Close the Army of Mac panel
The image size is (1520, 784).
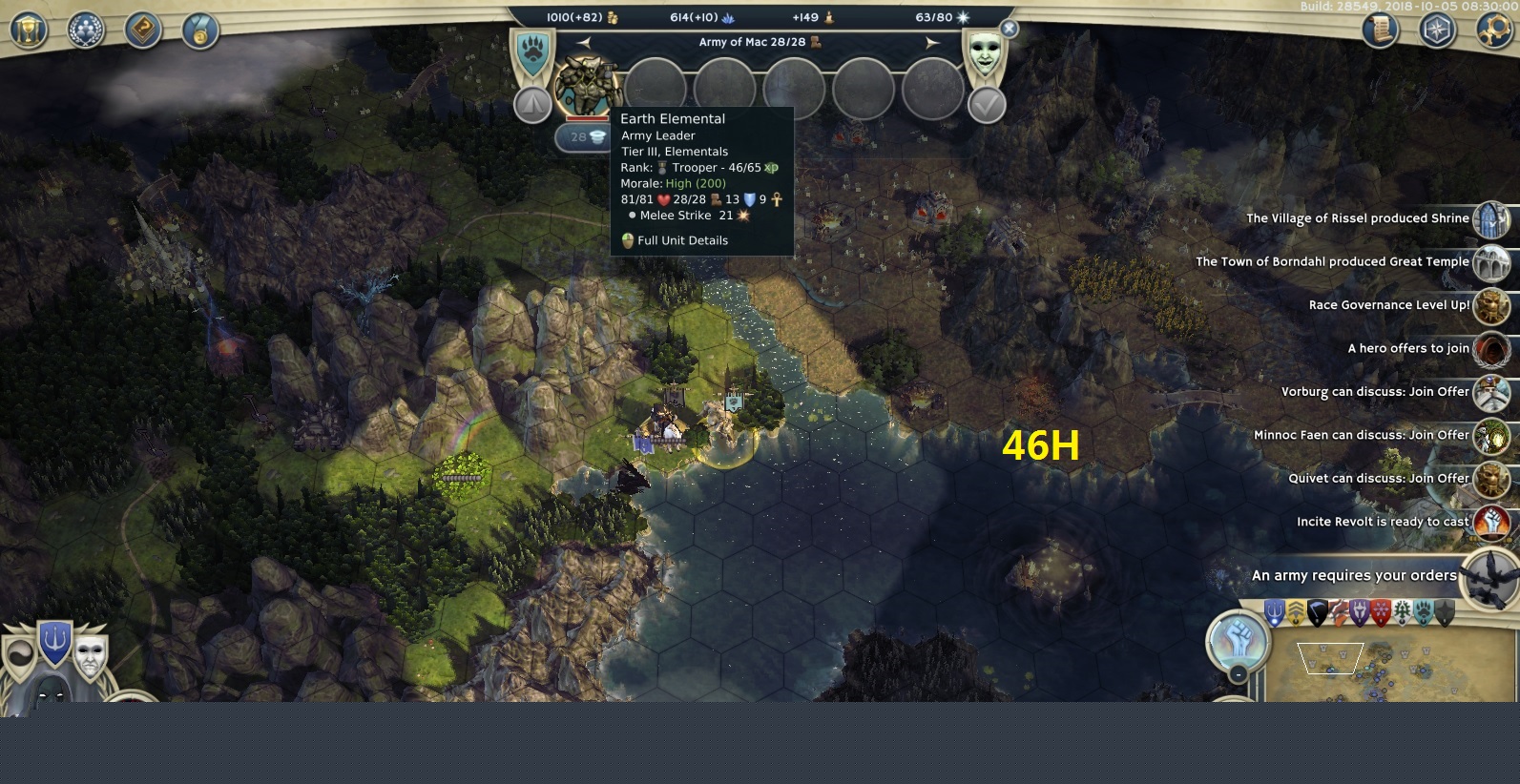pos(1009,30)
